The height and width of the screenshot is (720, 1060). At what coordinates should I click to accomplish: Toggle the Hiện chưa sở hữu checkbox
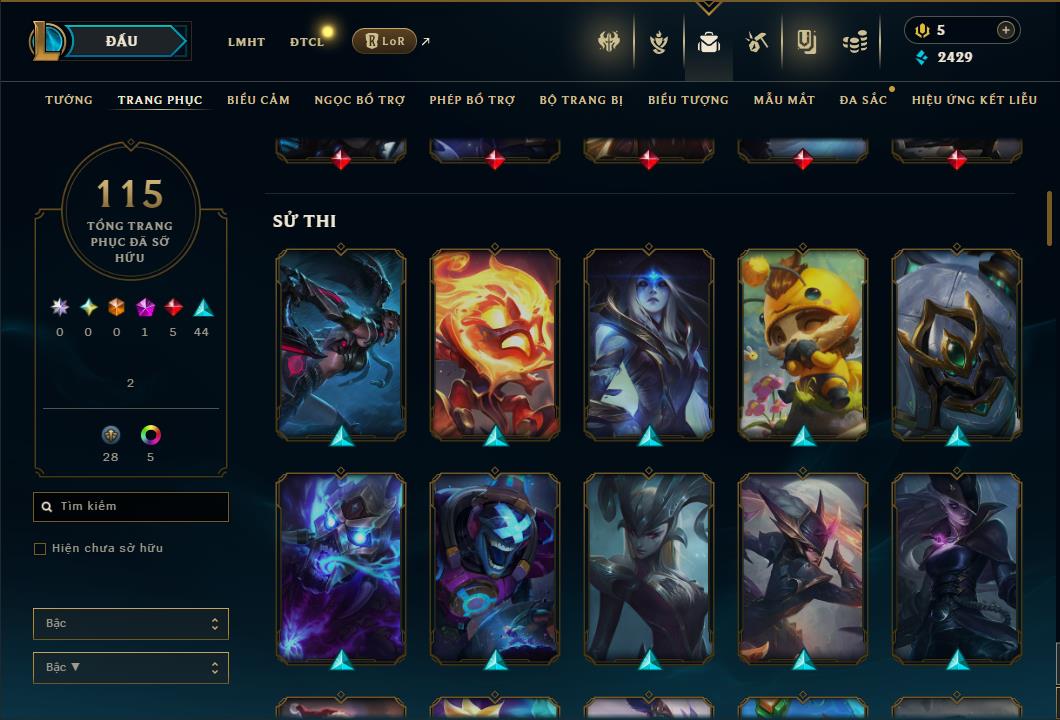40,549
